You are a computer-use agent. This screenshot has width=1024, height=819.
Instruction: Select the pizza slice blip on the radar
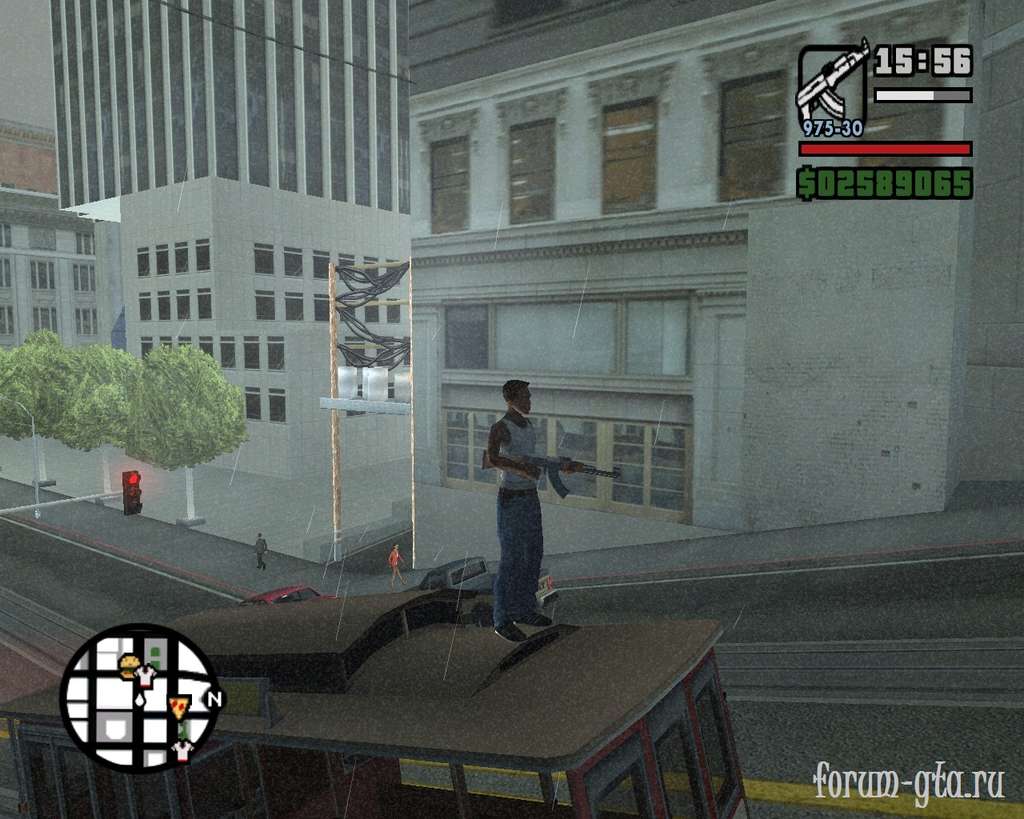(179, 707)
